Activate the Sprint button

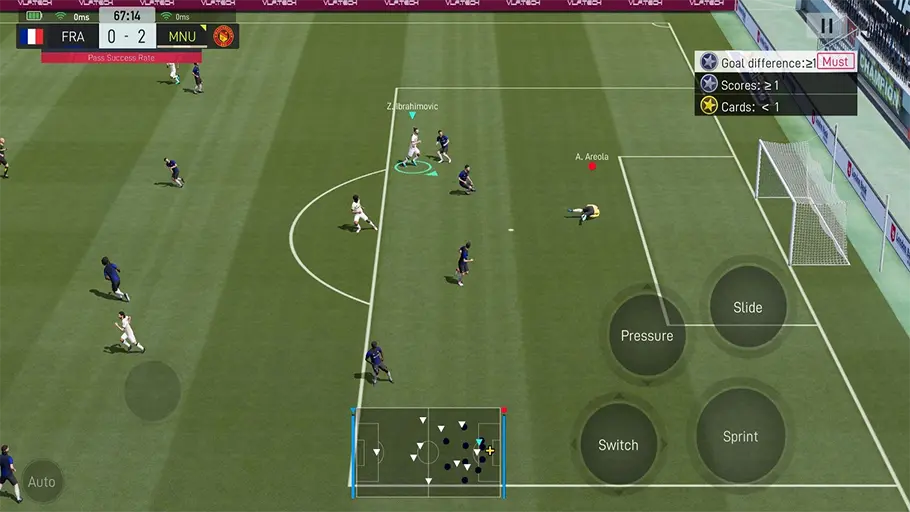740,436
